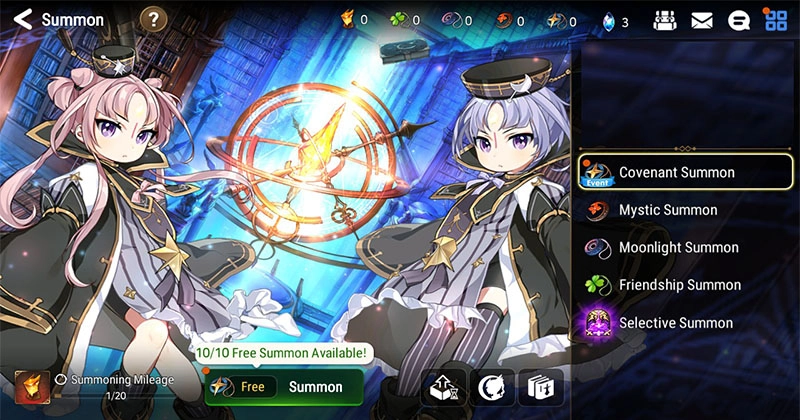Start the Free Summon
This screenshot has height=420, width=800.
pos(286,387)
